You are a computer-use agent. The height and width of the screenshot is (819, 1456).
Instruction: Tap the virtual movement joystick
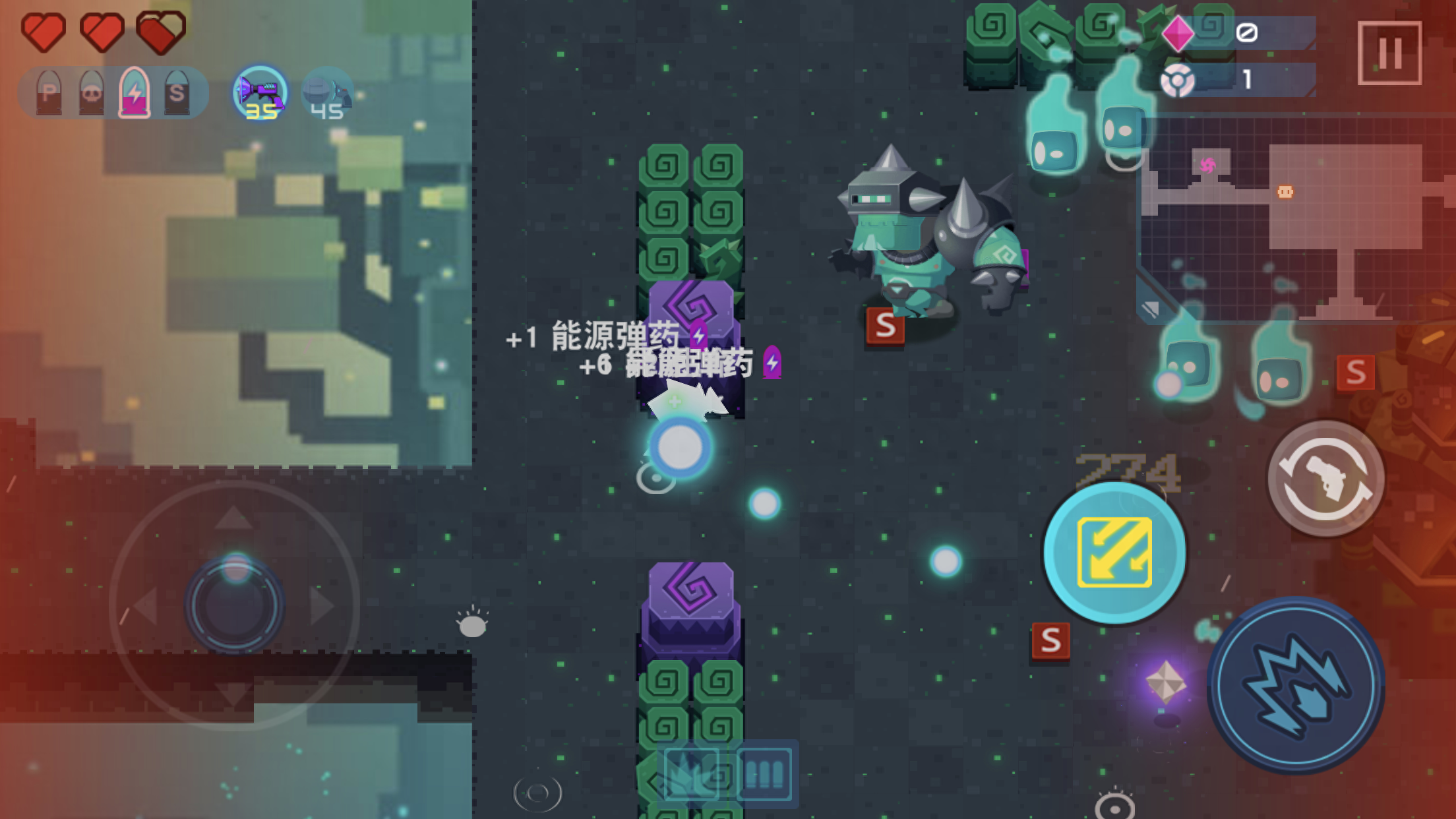(235, 605)
